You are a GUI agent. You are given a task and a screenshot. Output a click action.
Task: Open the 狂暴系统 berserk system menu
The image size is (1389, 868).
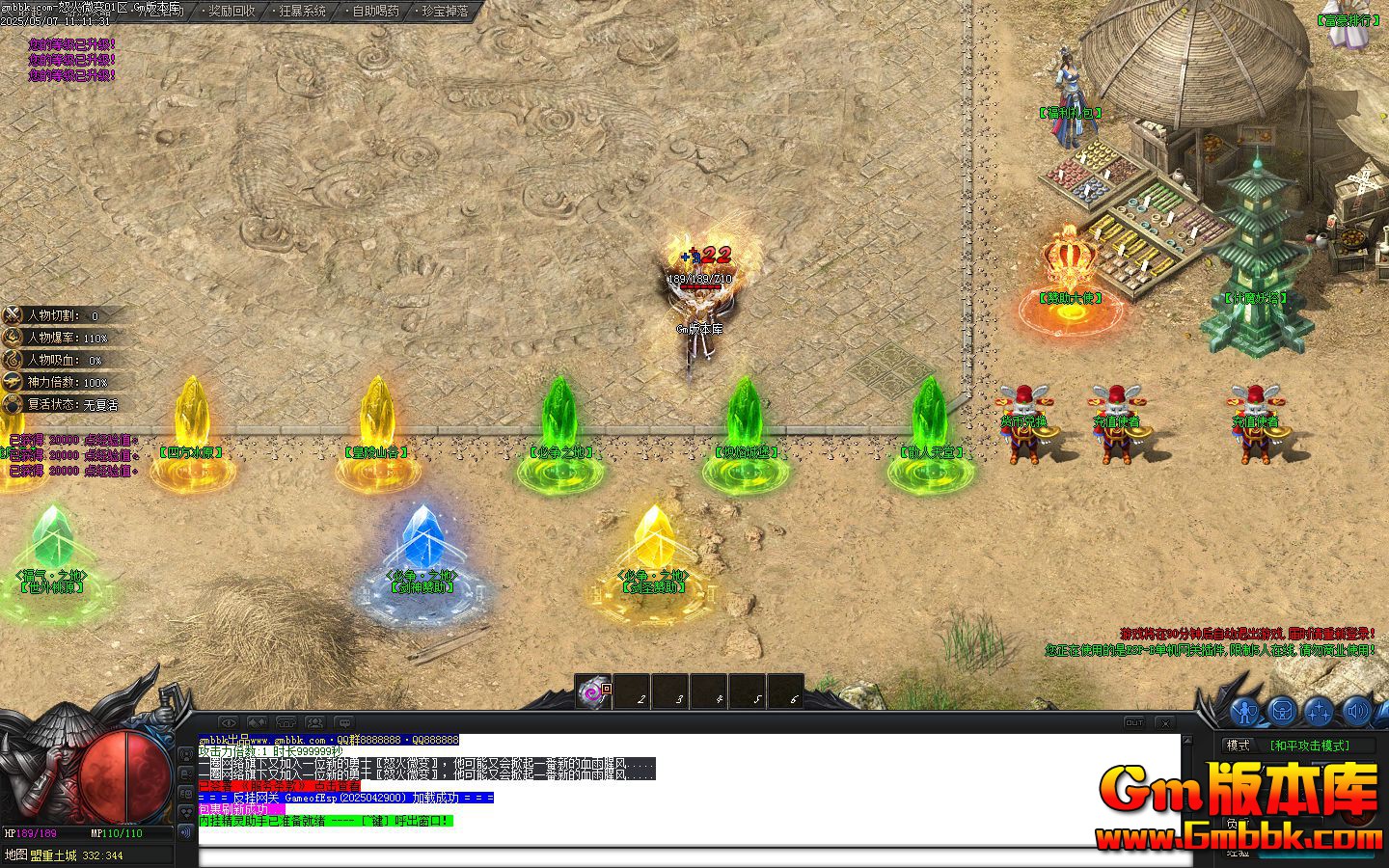point(302,12)
